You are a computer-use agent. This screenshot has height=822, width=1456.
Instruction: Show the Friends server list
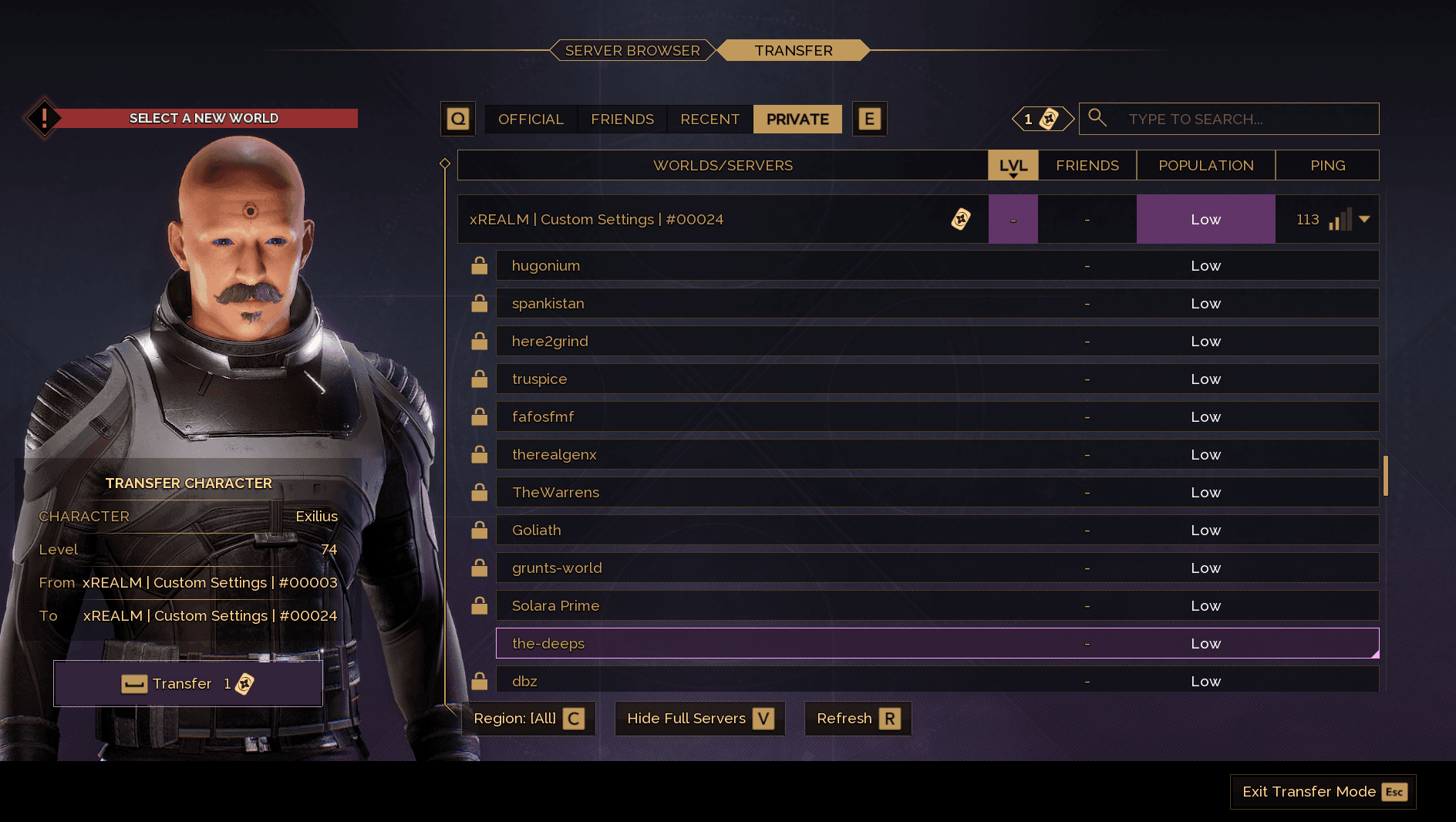622,120
